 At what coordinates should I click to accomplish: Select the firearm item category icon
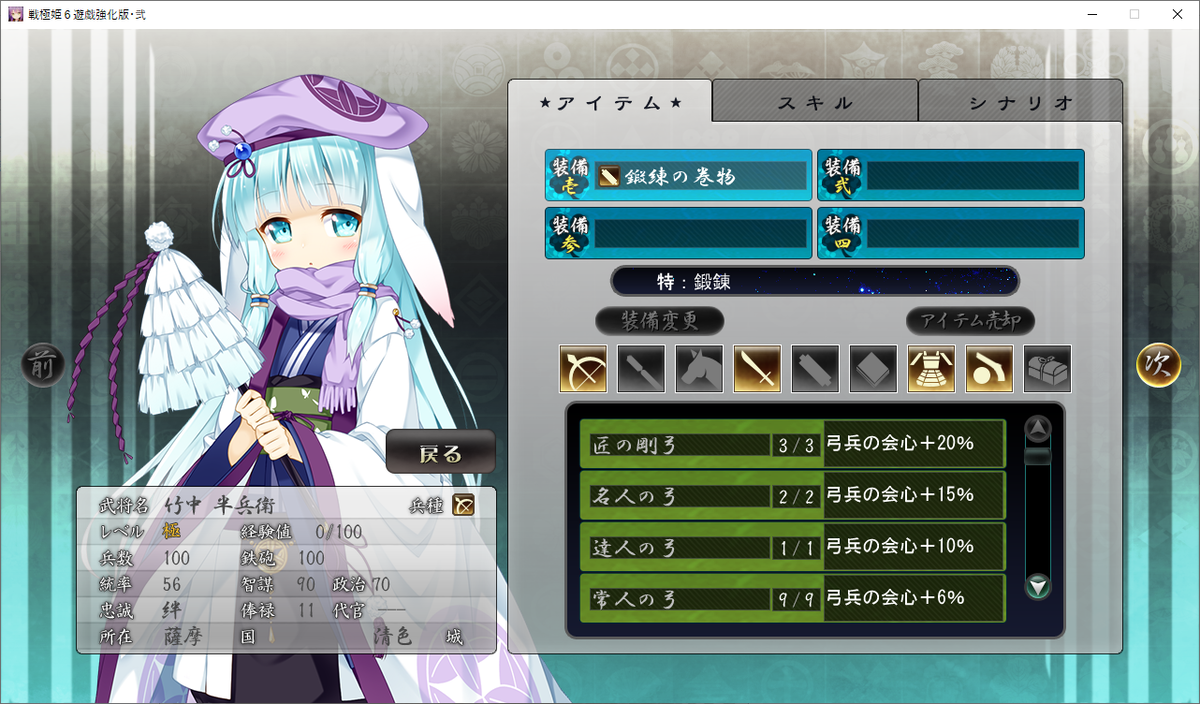(x=989, y=369)
